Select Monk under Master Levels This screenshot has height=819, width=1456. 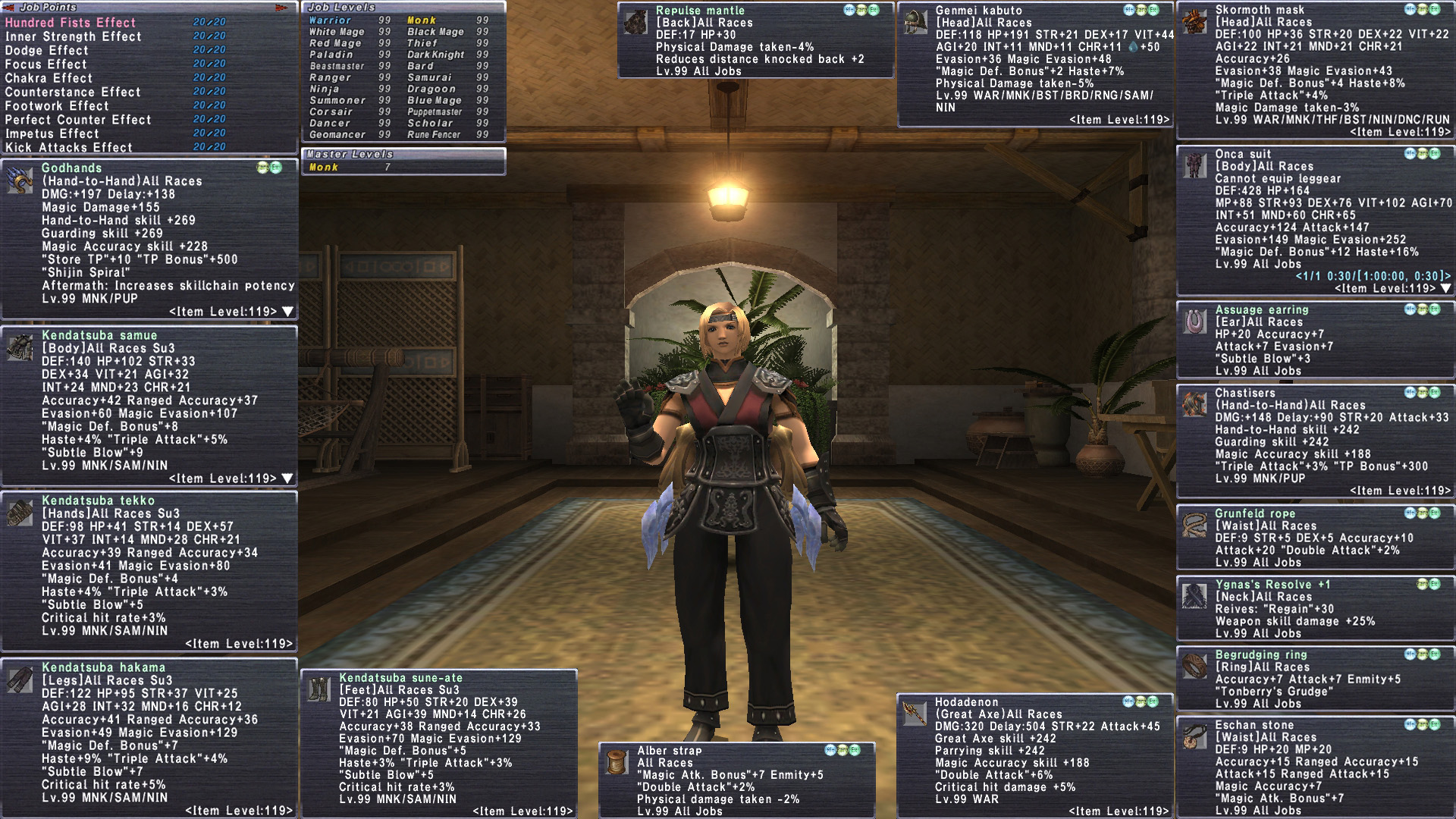click(x=324, y=167)
